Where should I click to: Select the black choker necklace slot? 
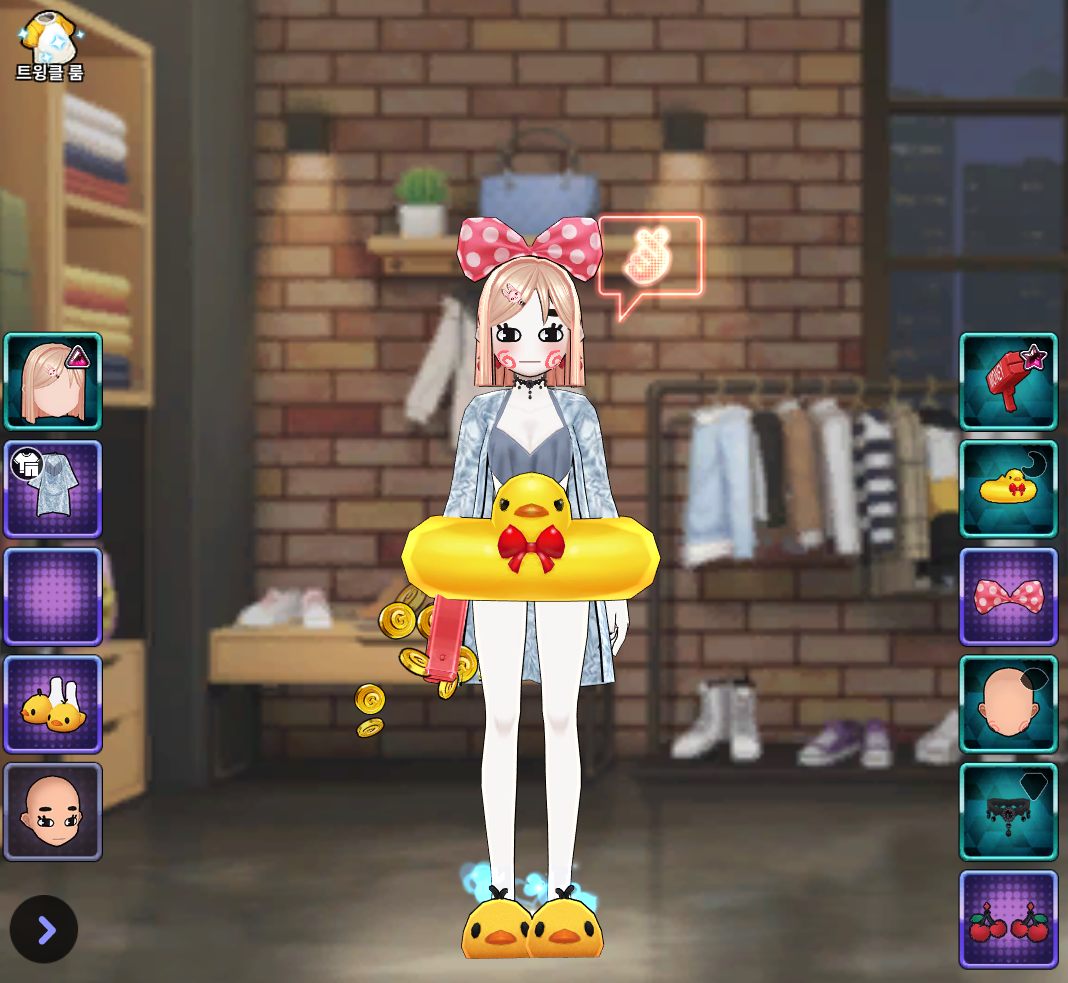tap(1008, 811)
